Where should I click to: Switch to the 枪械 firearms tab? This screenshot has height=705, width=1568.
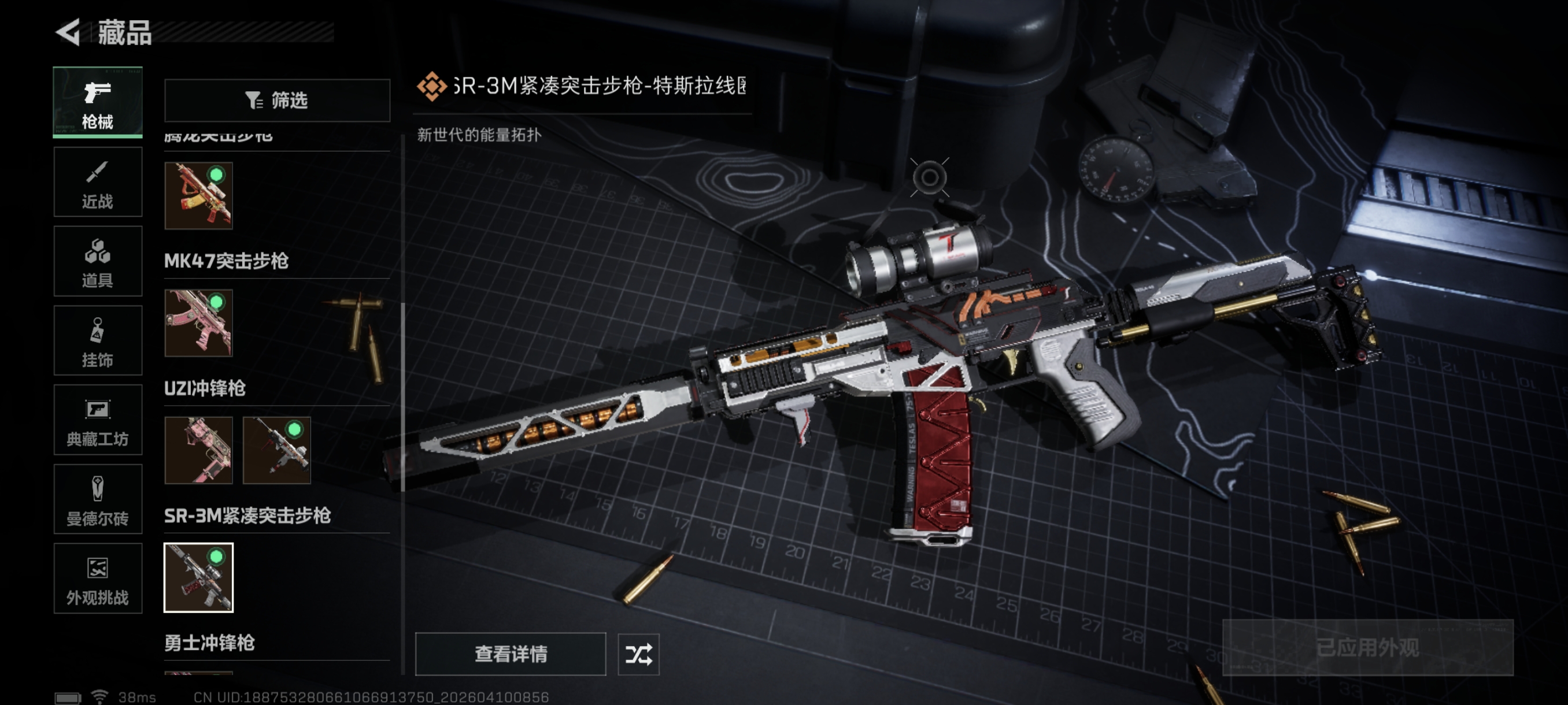(x=97, y=102)
